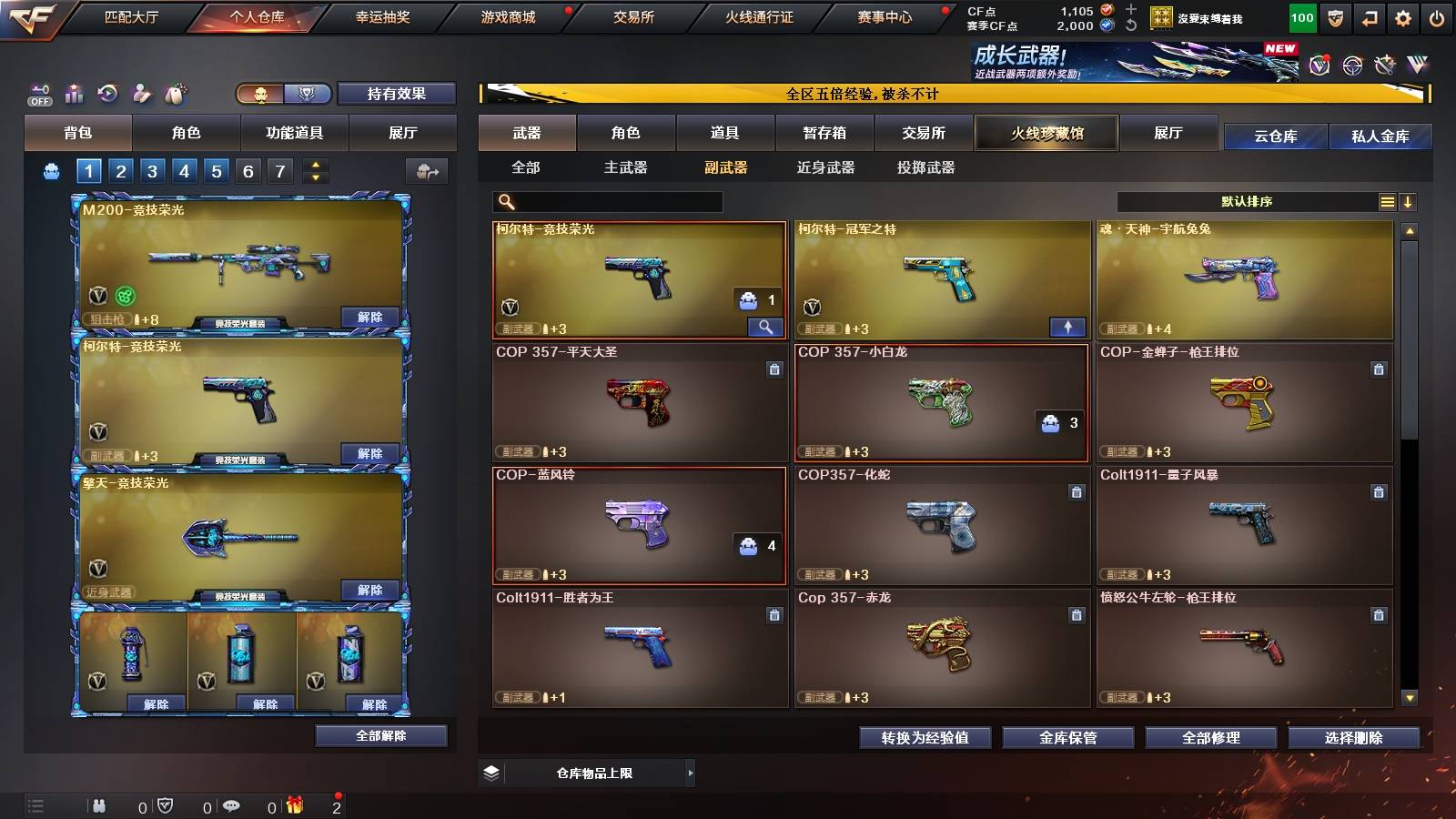Open the replay history icon near top-left
The height and width of the screenshot is (819, 1456).
click(x=107, y=94)
